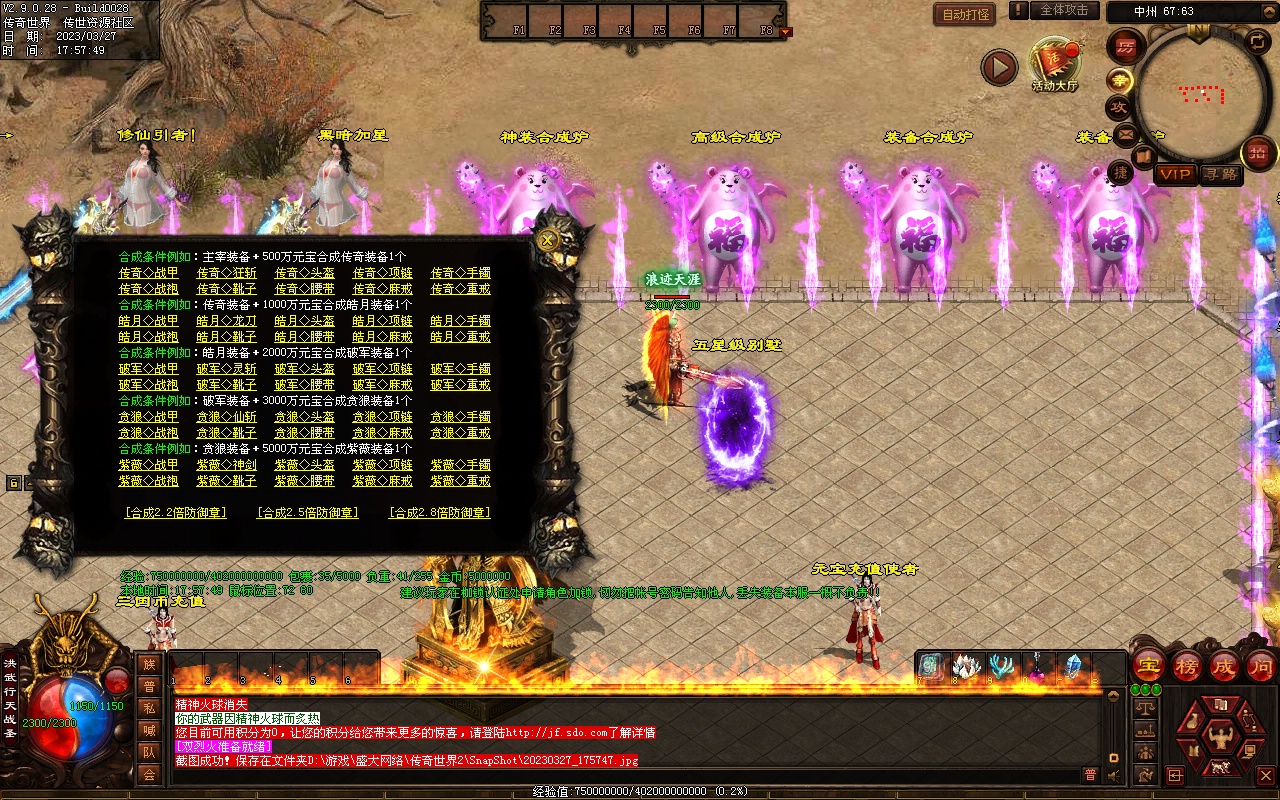1280x800 pixels.
Task: Choose the 贪狼◇项链 synthesis option
Action: [x=382, y=417]
